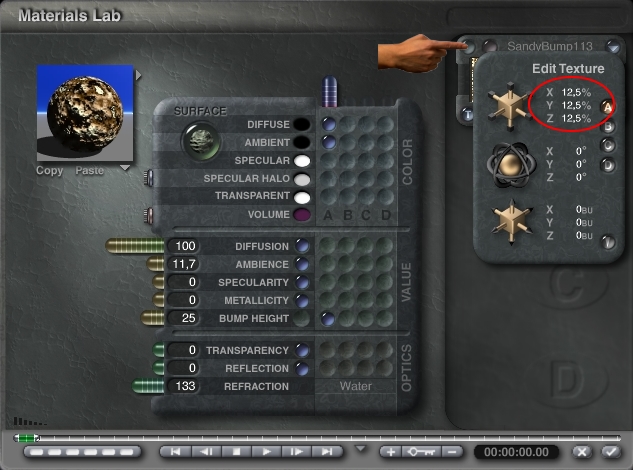The image size is (633, 470).
Task: Open the Diffuse color swatch
Action: pyautogui.click(x=301, y=125)
